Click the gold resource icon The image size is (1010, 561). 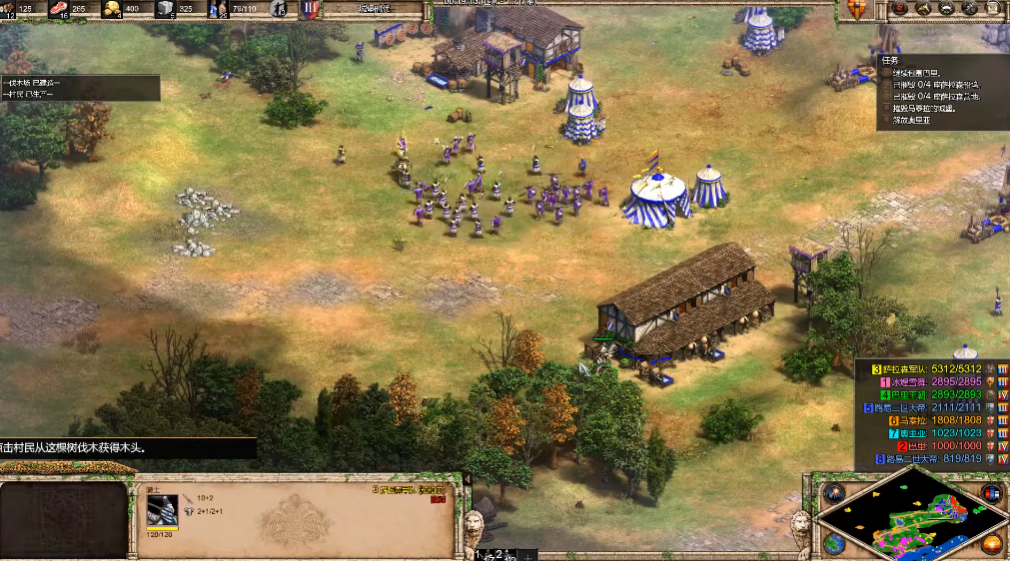[112, 9]
